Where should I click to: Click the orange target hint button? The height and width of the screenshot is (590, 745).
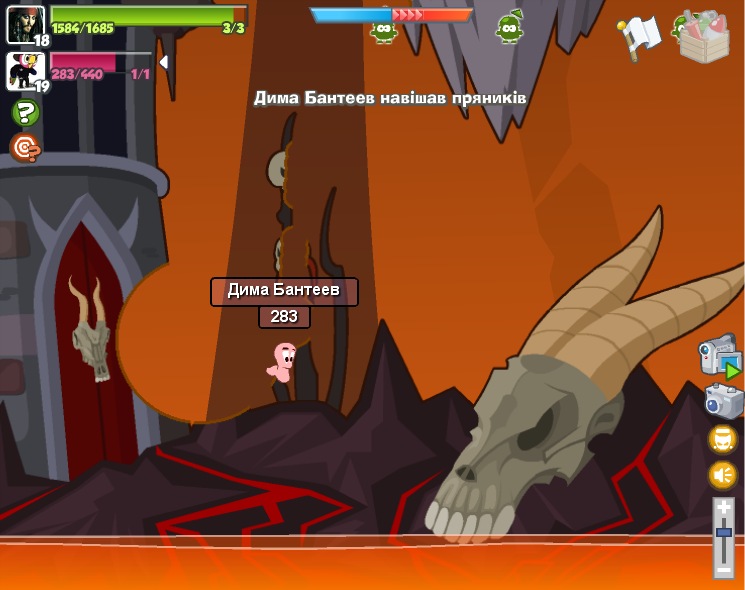[x=25, y=148]
